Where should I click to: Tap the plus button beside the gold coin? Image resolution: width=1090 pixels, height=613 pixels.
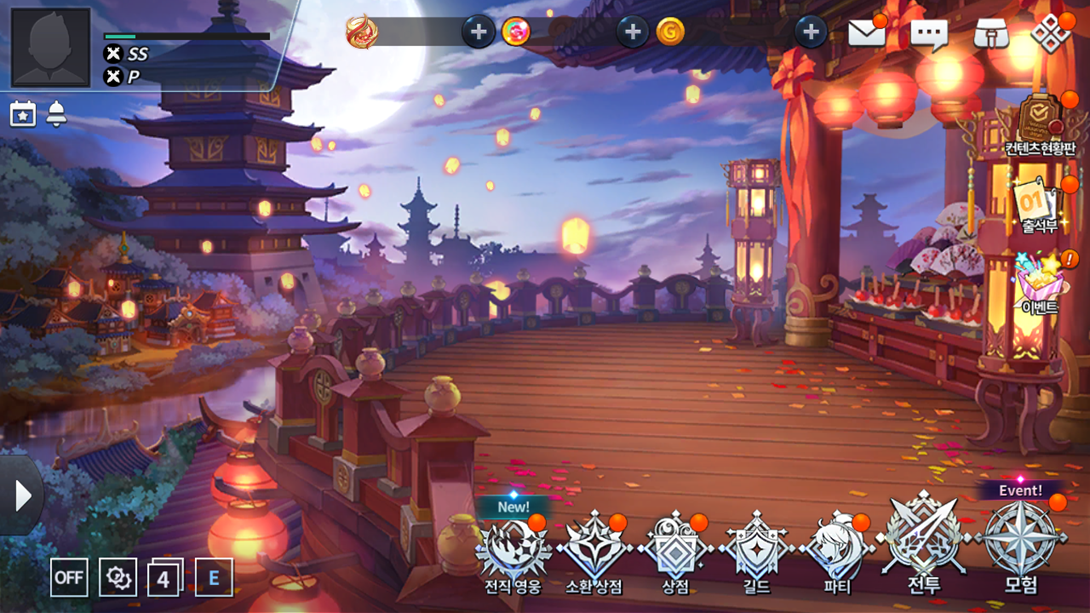(810, 32)
